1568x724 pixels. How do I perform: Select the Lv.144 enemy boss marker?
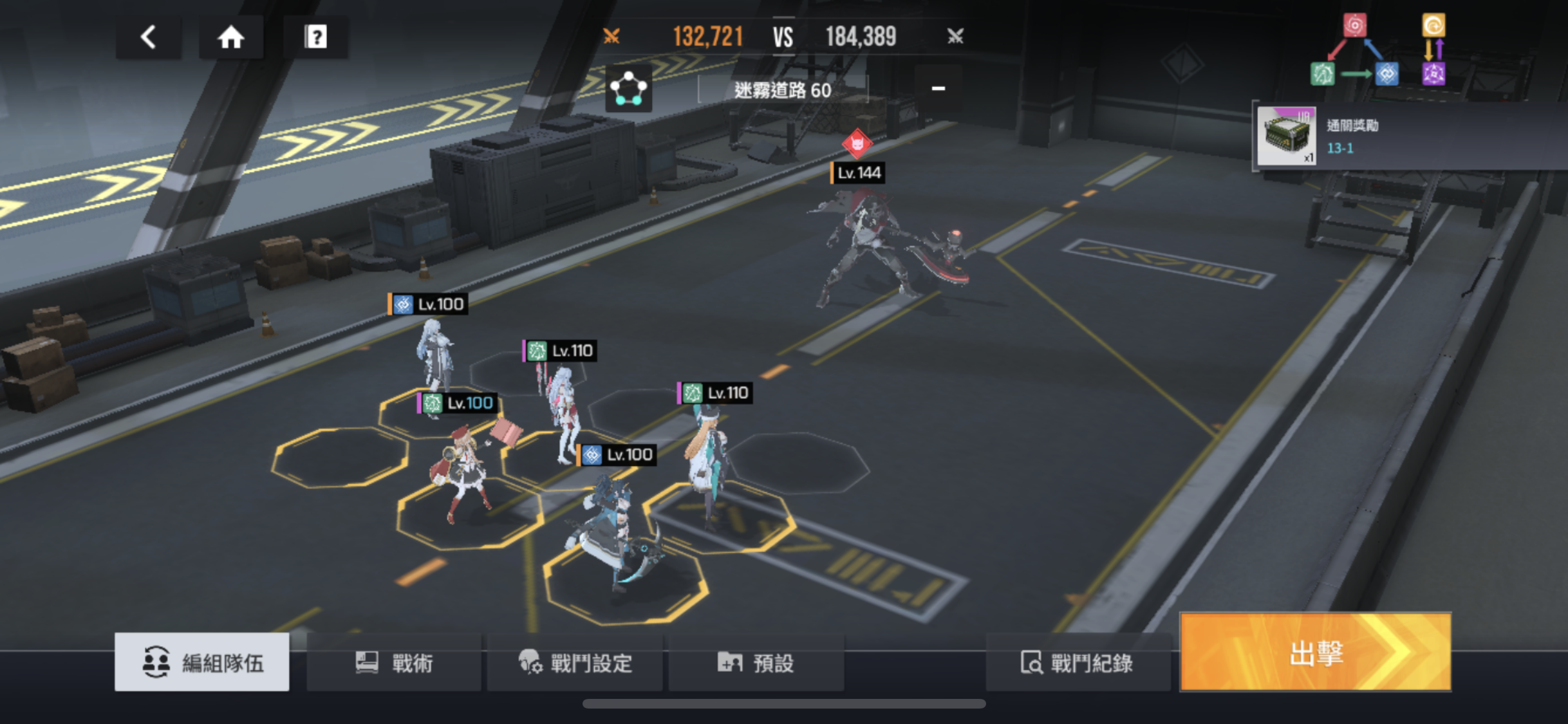pos(857,144)
